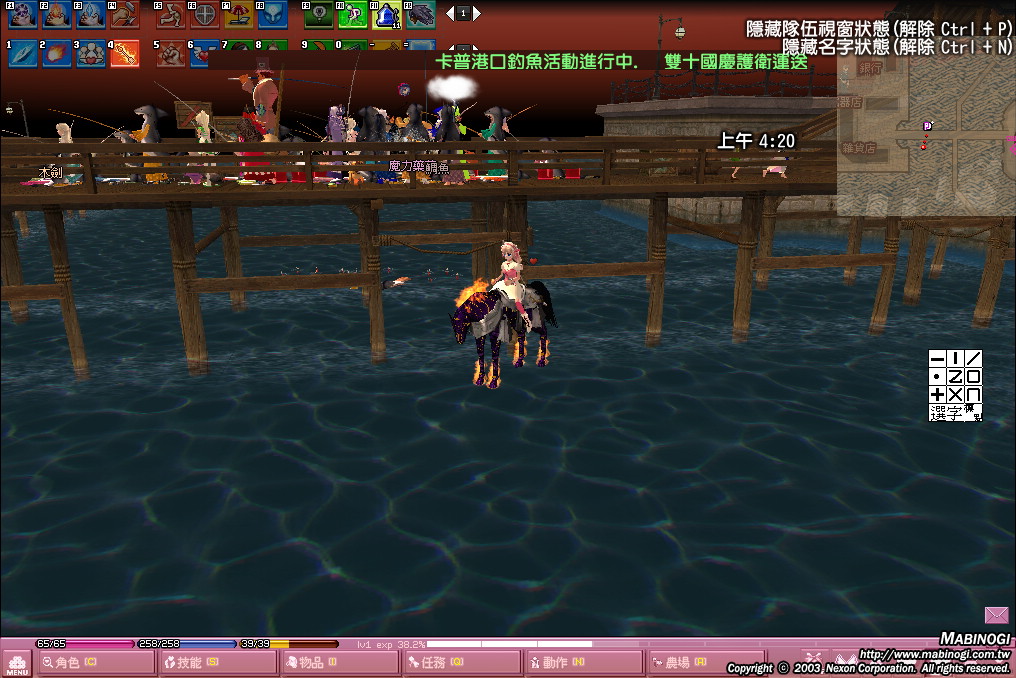Use the beach umbrella rest skill on F7

238,14
